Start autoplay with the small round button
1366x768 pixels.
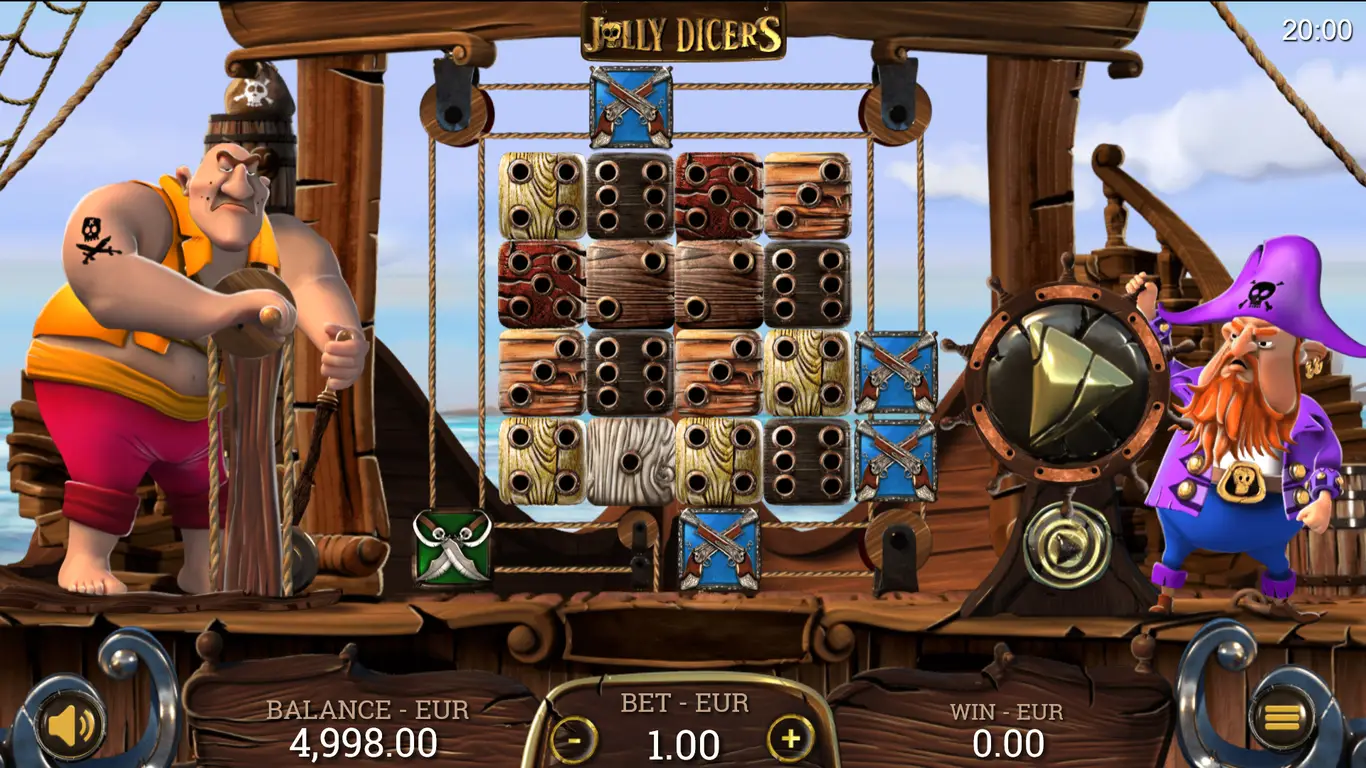(1066, 544)
